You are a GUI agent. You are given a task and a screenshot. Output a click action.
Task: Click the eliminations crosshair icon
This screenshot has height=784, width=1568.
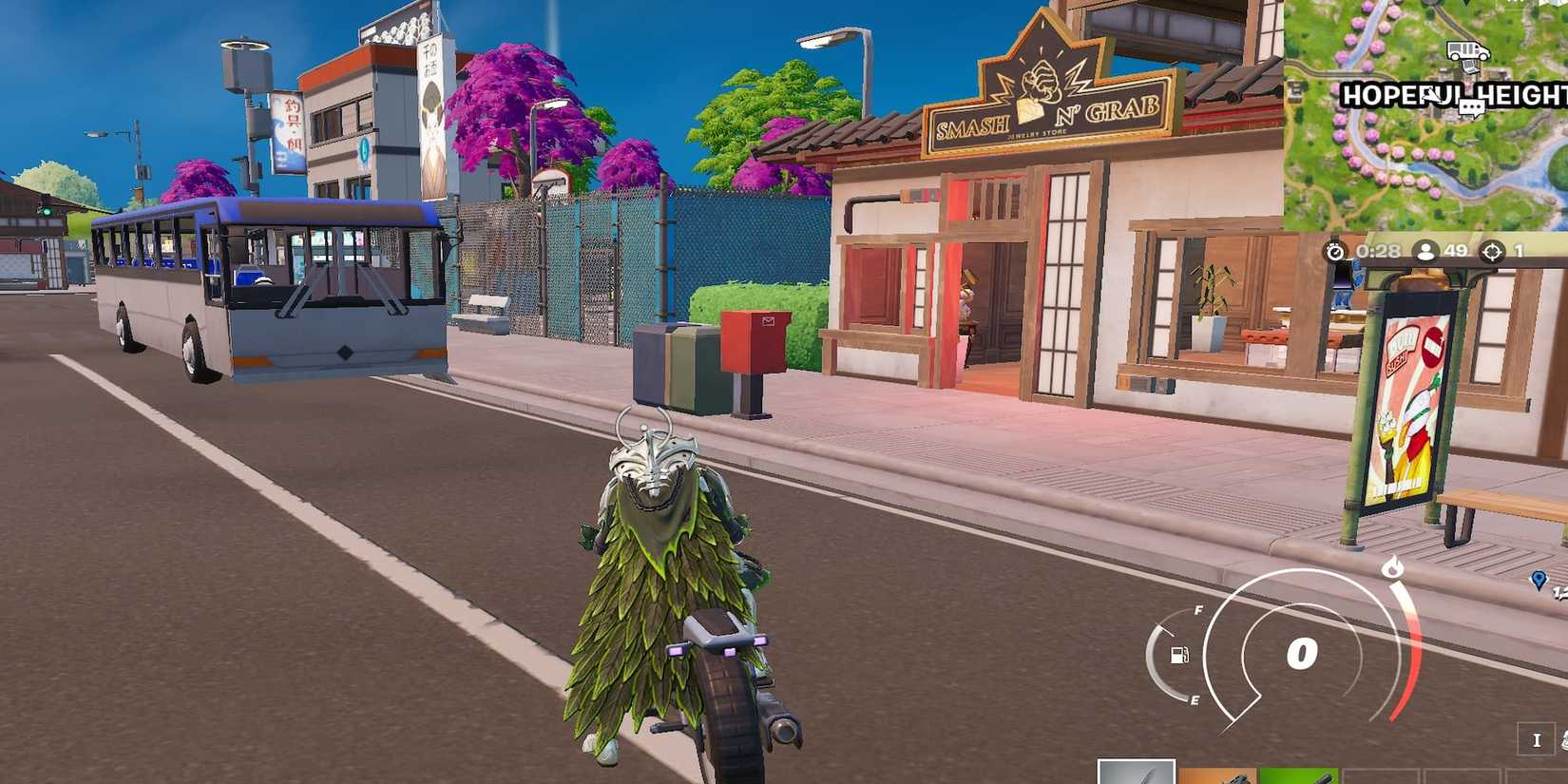1491,253
